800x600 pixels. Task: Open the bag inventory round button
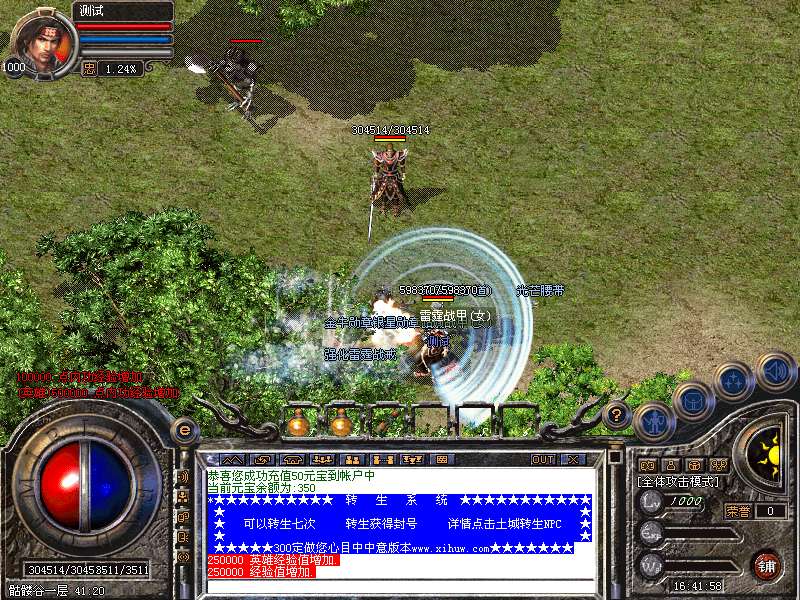click(x=693, y=400)
